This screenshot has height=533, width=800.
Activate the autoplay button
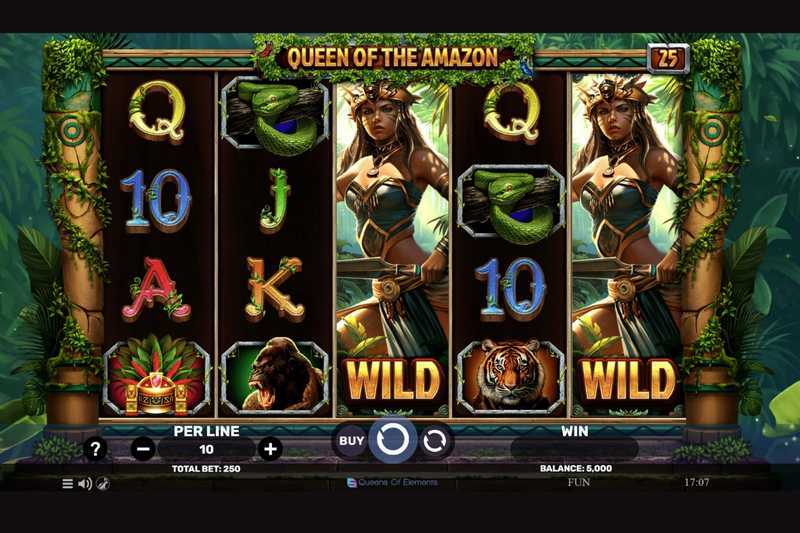pos(435,440)
